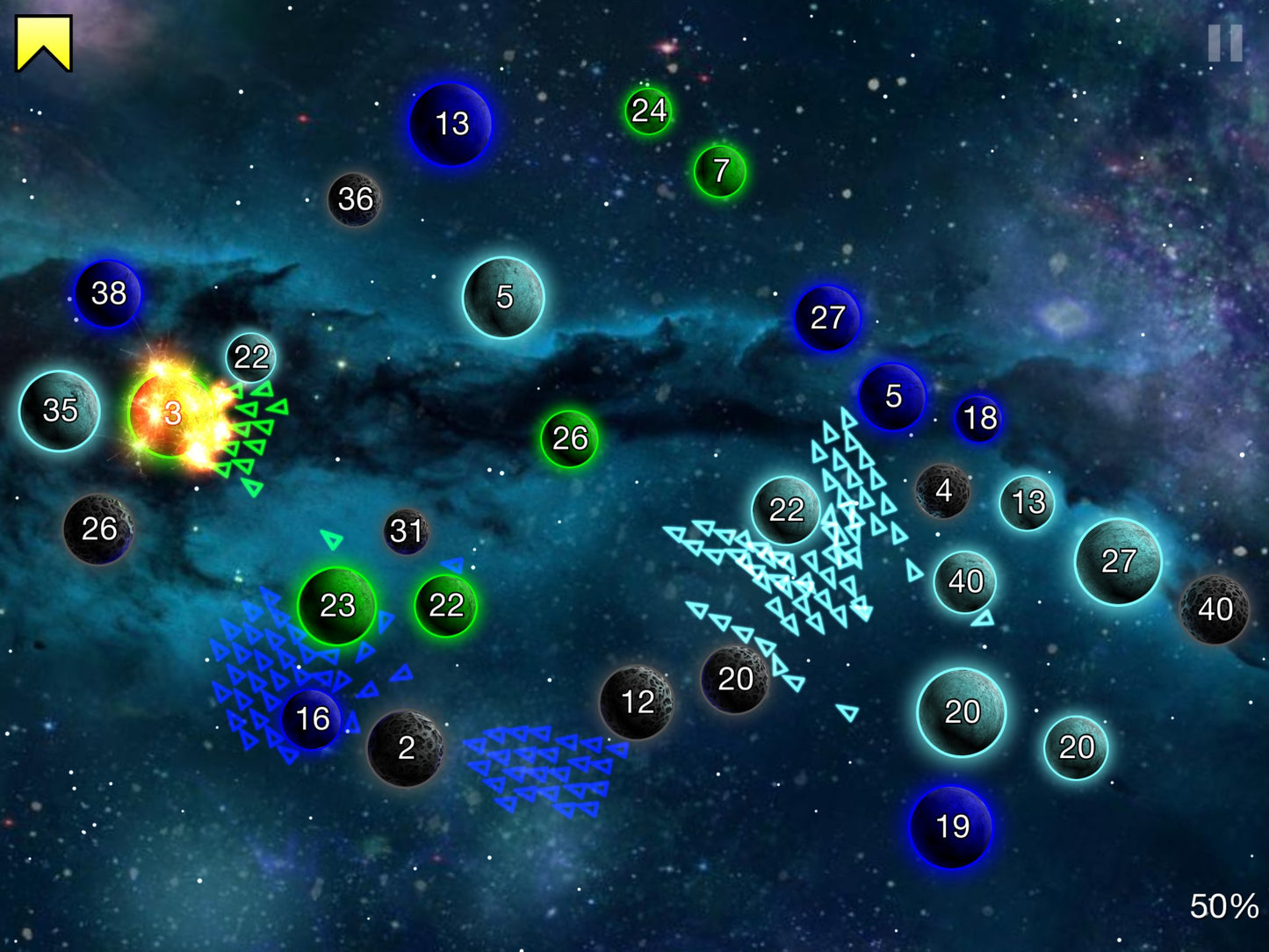1269x952 pixels.
Task: Pick the cyan planet numbered 35
Action: click(60, 410)
